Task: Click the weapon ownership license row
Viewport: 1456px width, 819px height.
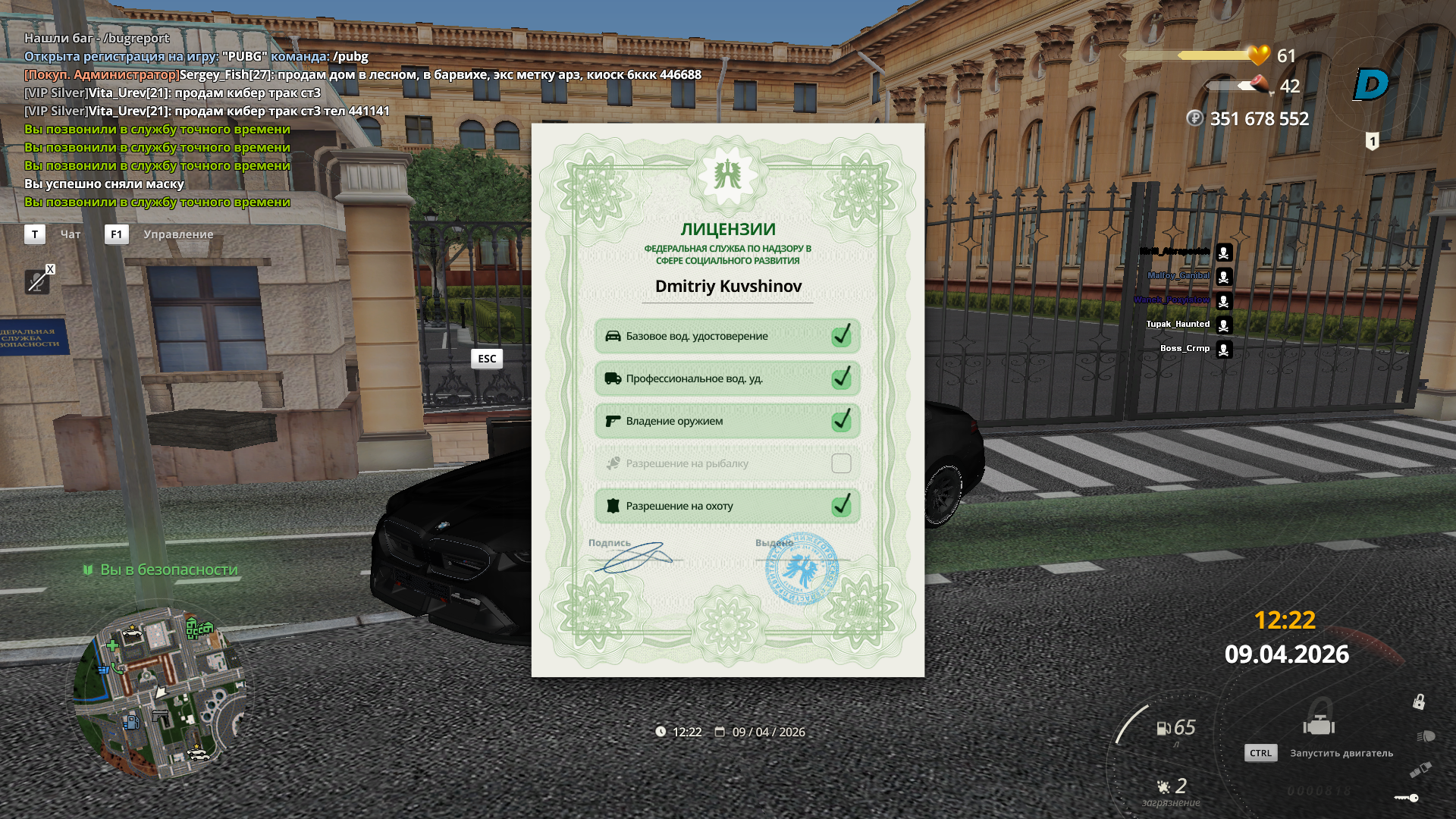Action: 726,421
